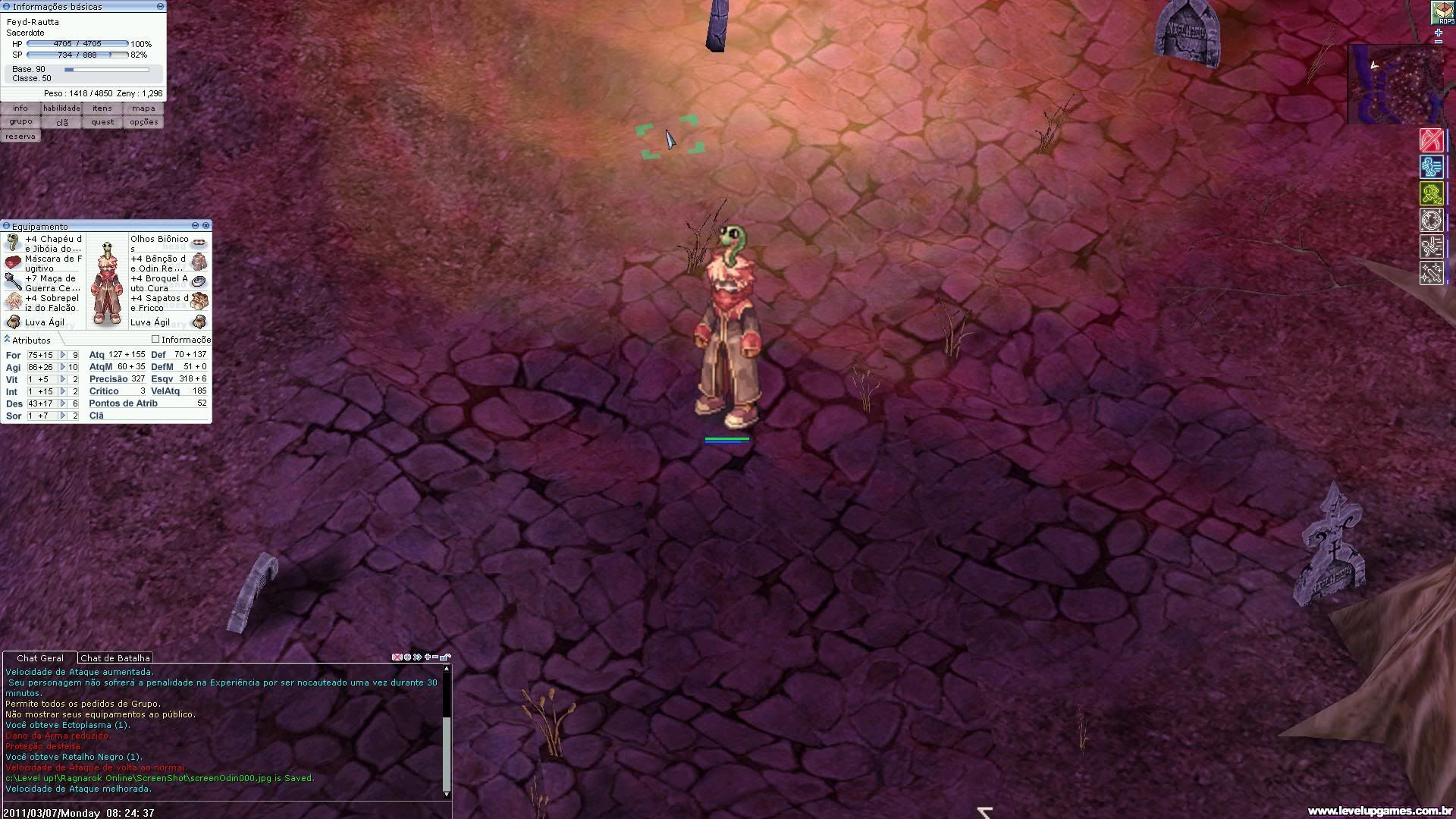This screenshot has width=1456, height=819.
Task: Switch to the Chat de Batalha tab
Action: pos(115,657)
